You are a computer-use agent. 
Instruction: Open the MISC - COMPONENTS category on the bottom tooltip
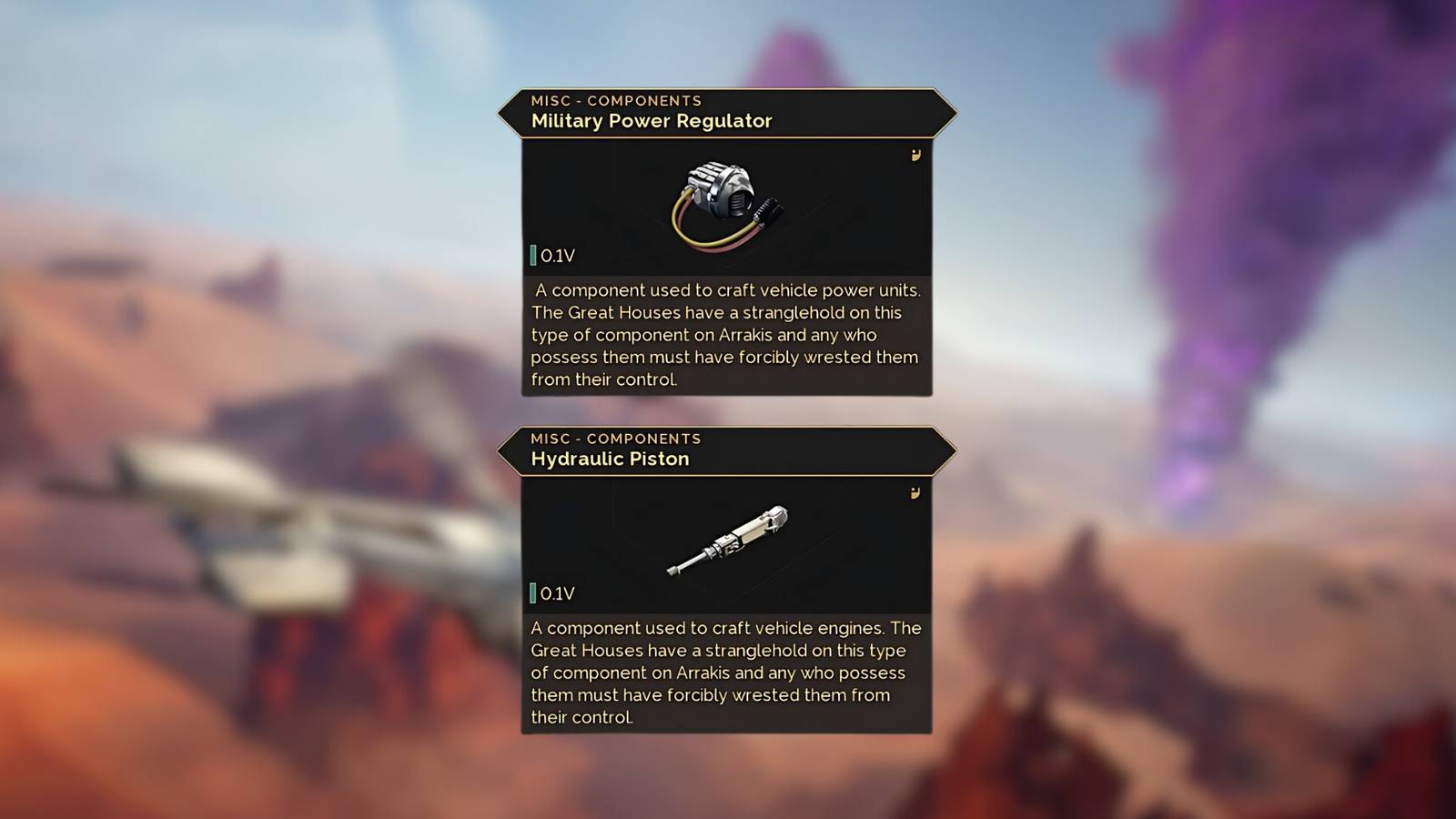616,439
